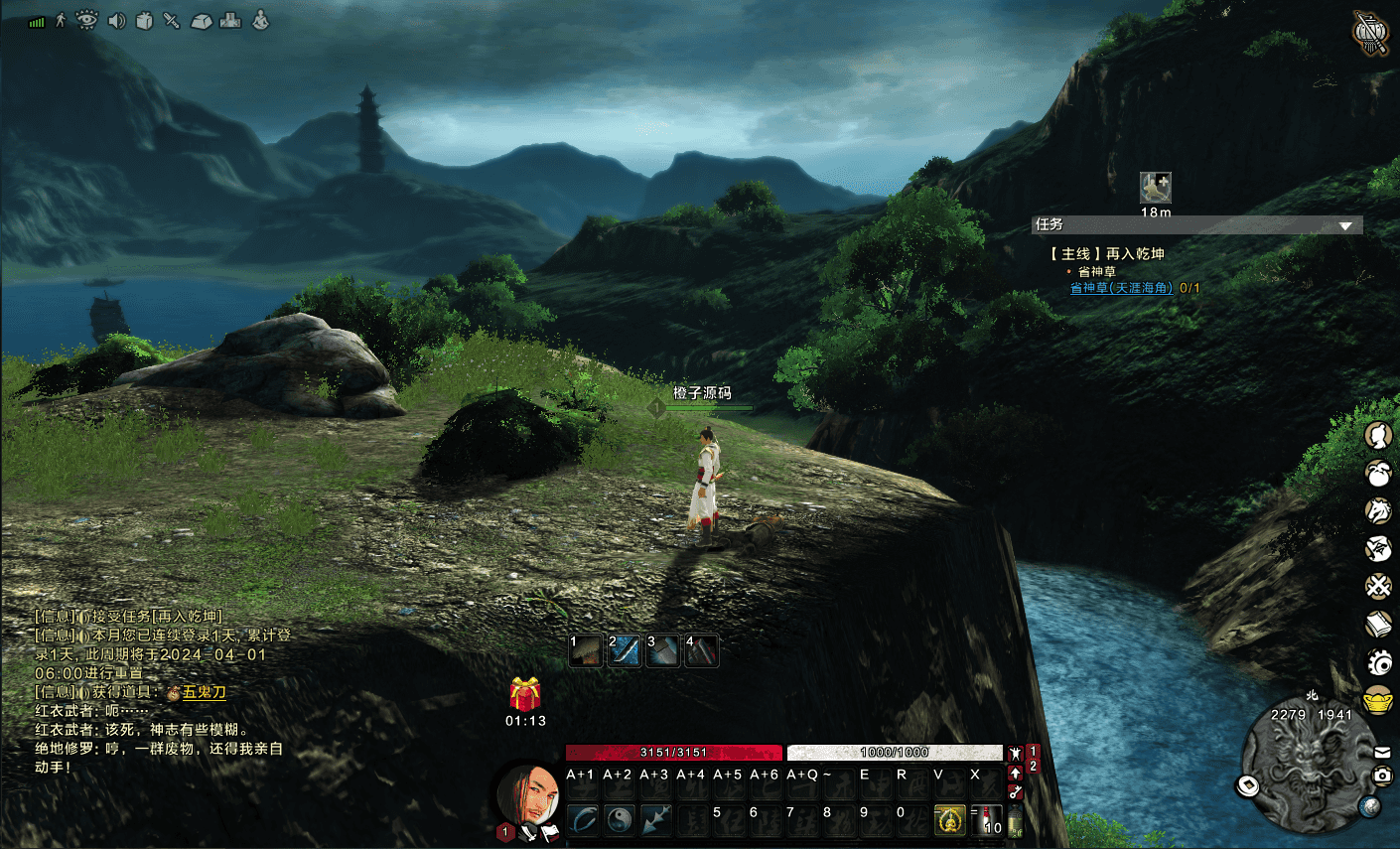Open the character silhouette menu

1377,435
